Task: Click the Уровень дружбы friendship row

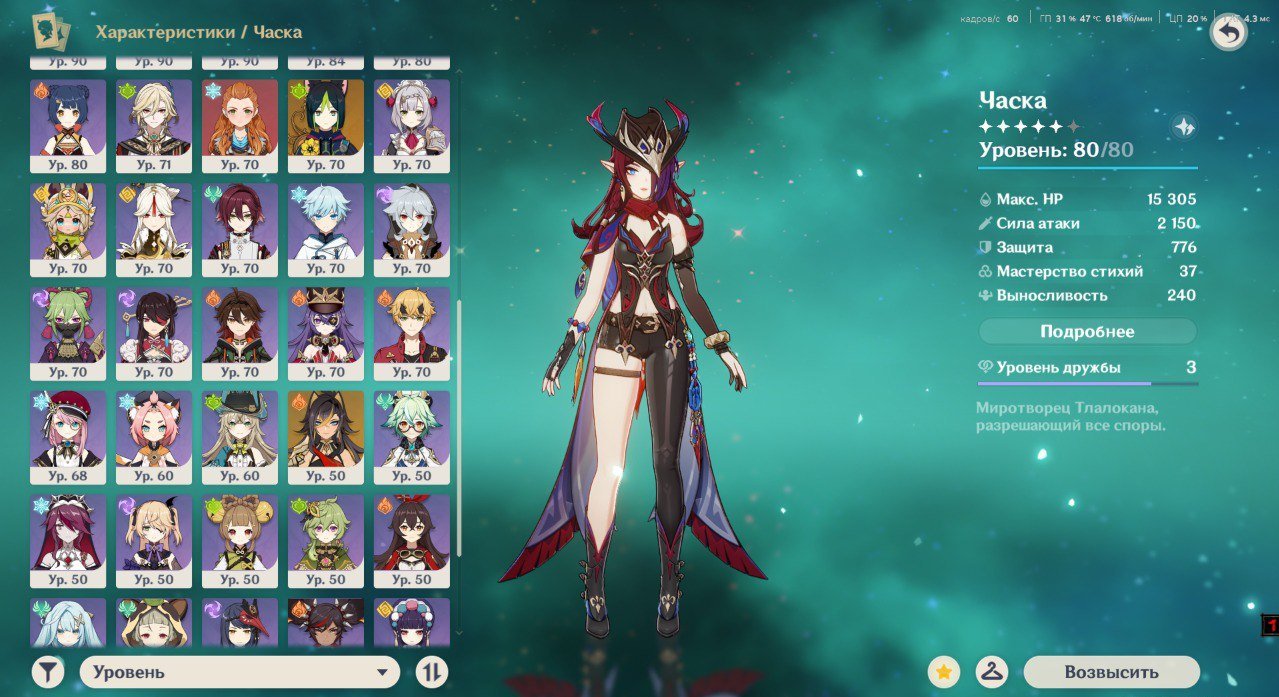Action: 1087,368
